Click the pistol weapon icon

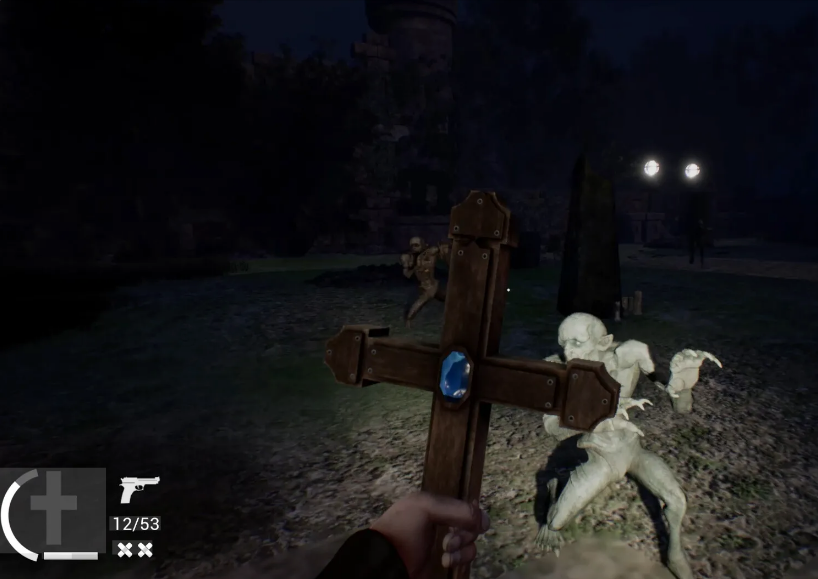[139, 489]
